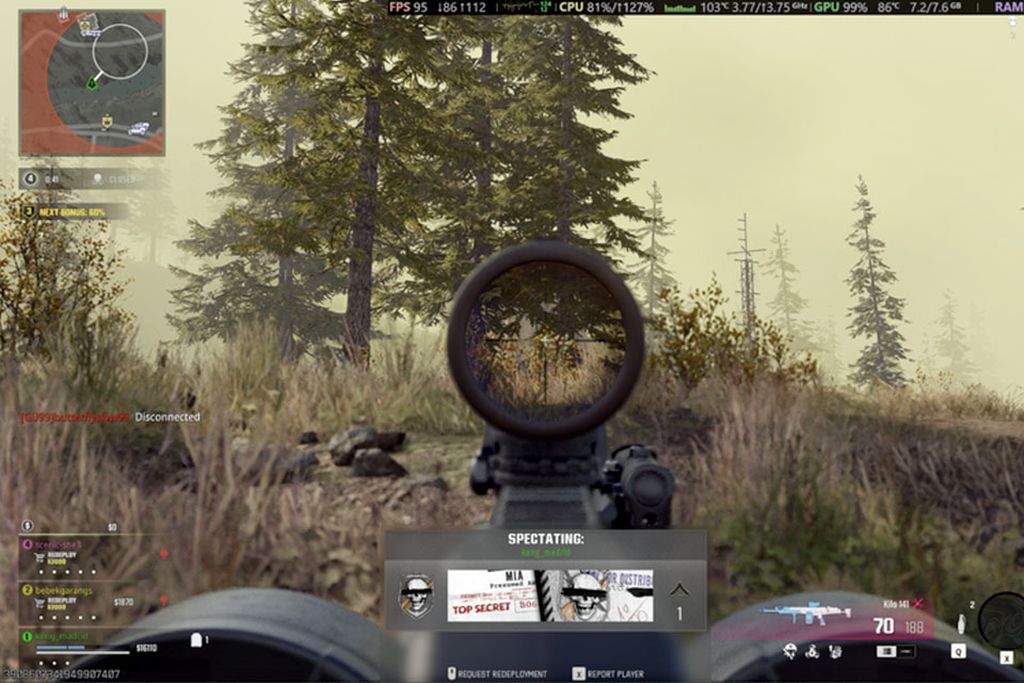The width and height of the screenshot is (1024, 683).
Task: Select the Kilo 141 weapon icon
Action: pos(805,613)
